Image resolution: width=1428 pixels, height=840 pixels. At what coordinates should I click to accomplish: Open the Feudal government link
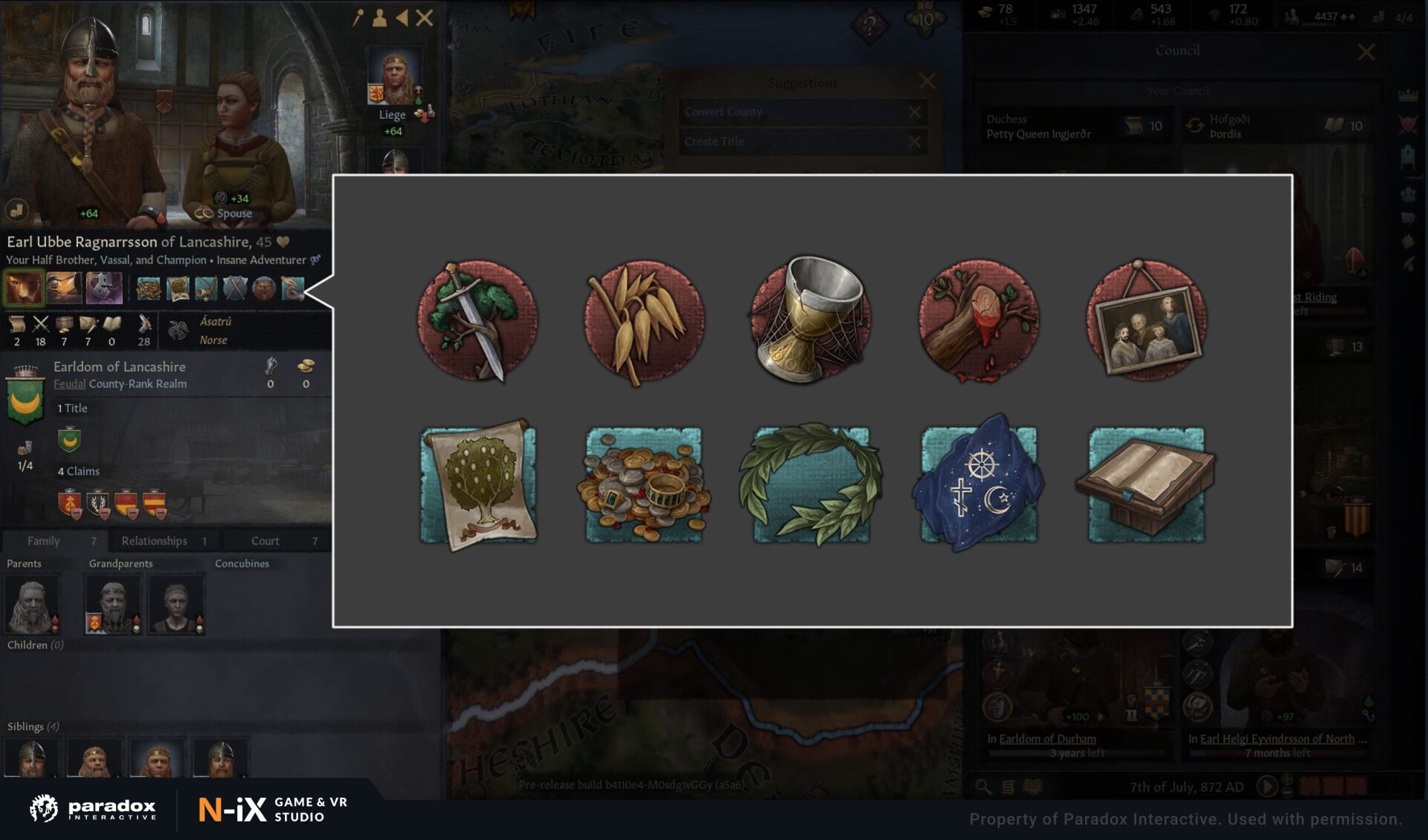69,384
